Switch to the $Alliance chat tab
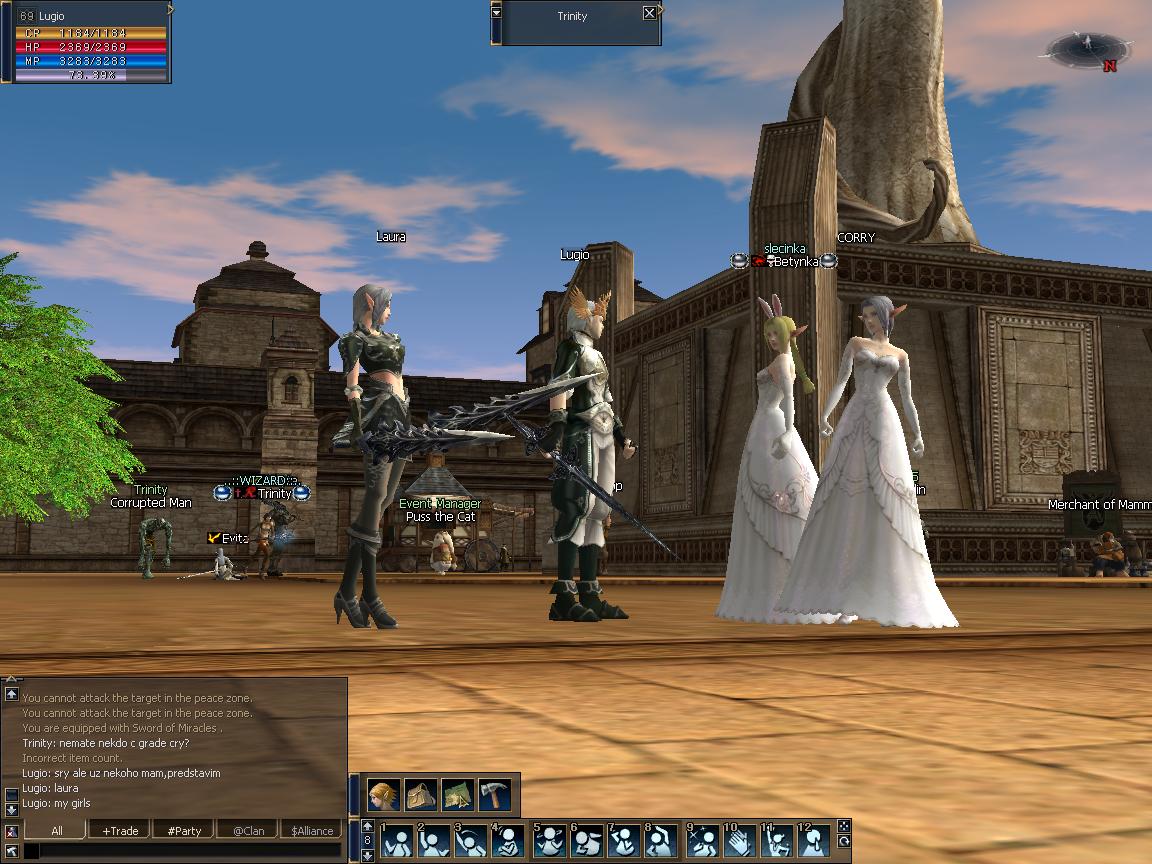The image size is (1152, 864). coord(312,830)
